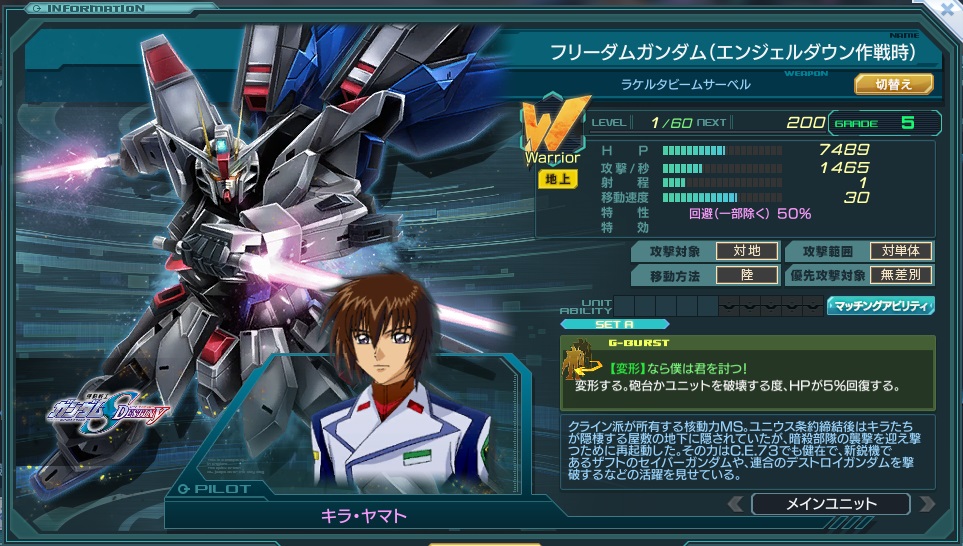Open the マッチングアビリティ panel
Screen dimensions: 963x546
[x=881, y=306]
